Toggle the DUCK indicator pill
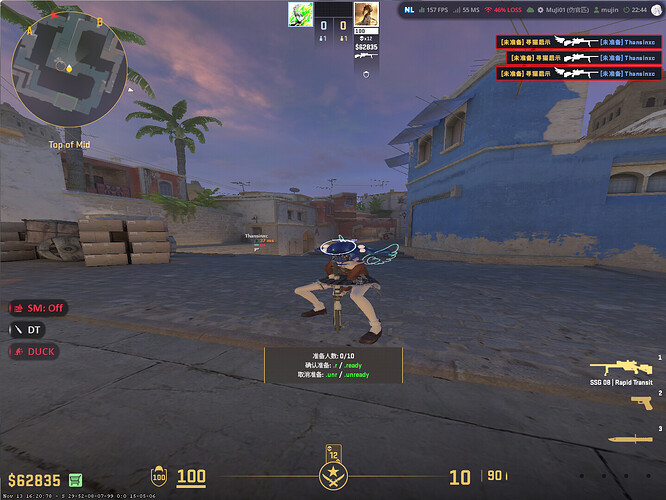The height and width of the screenshot is (500, 666). pyautogui.click(x=33, y=351)
